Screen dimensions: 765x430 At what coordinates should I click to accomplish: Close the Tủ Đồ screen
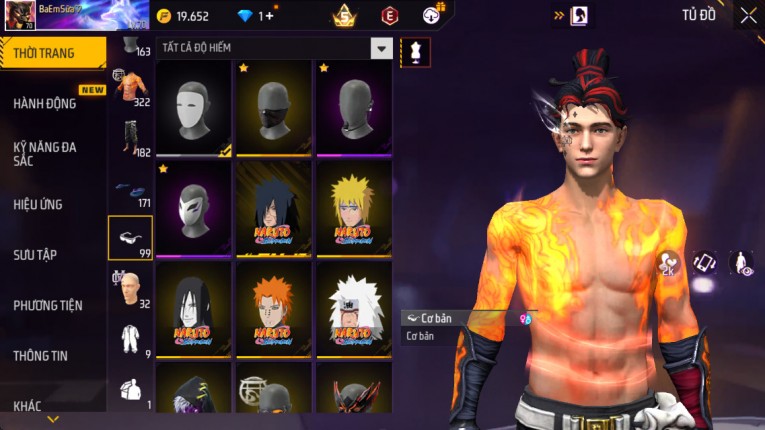[x=748, y=15]
